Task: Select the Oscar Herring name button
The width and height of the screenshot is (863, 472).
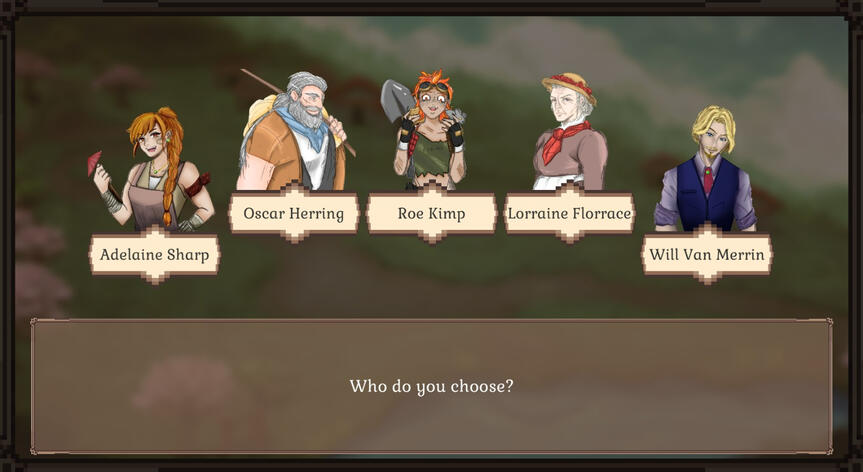Action: [293, 213]
